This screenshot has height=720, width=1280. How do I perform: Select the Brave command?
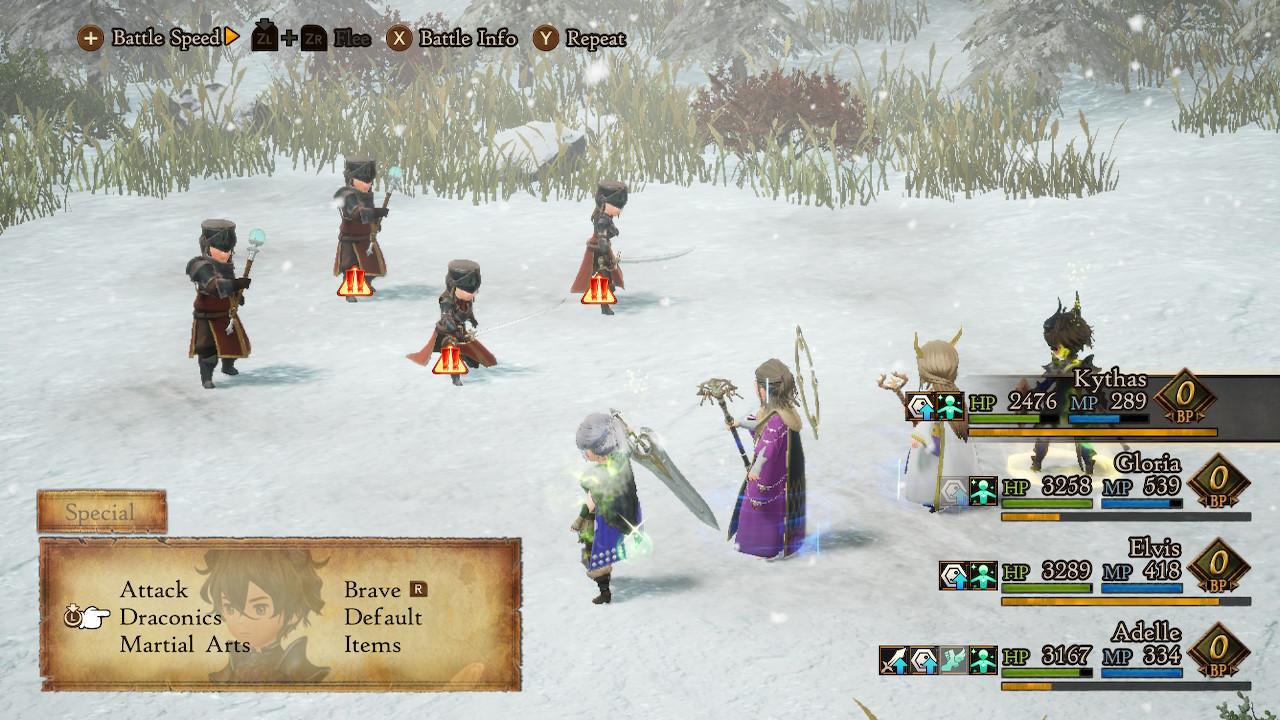[372, 590]
